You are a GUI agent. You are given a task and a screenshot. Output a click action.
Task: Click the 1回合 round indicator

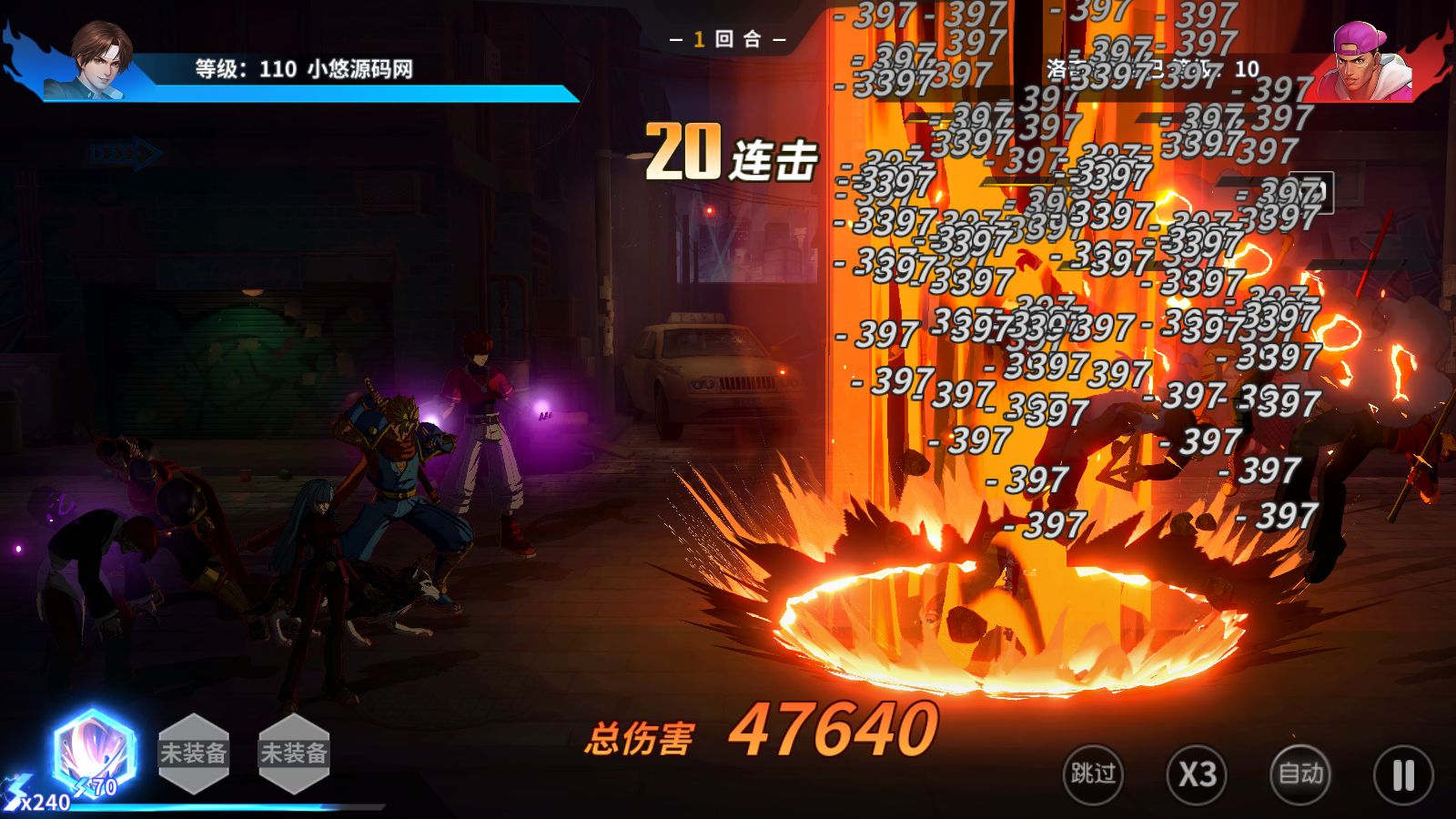pos(728,41)
